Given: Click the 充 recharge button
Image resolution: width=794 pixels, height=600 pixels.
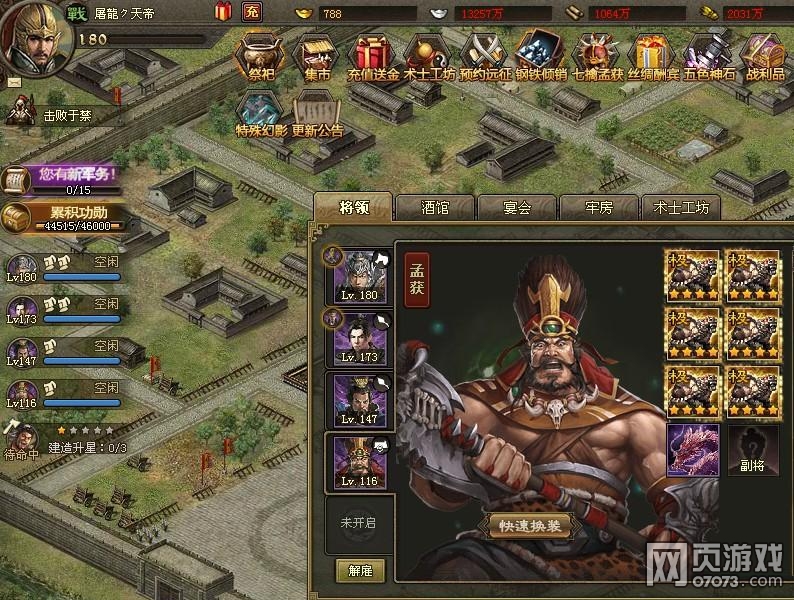Looking at the screenshot, I should (x=253, y=12).
